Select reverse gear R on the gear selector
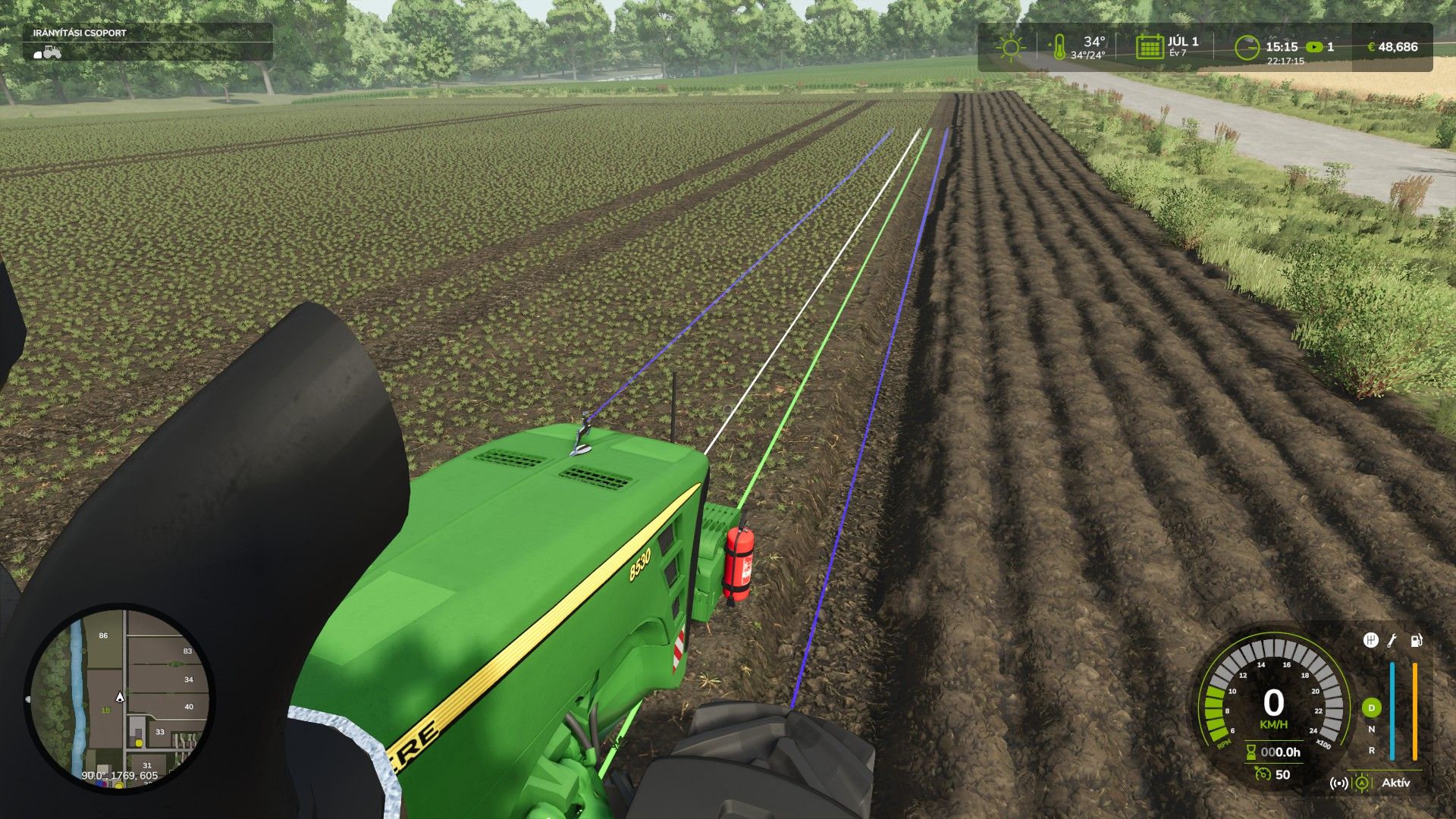This screenshot has width=1456, height=819. pyautogui.click(x=1371, y=749)
